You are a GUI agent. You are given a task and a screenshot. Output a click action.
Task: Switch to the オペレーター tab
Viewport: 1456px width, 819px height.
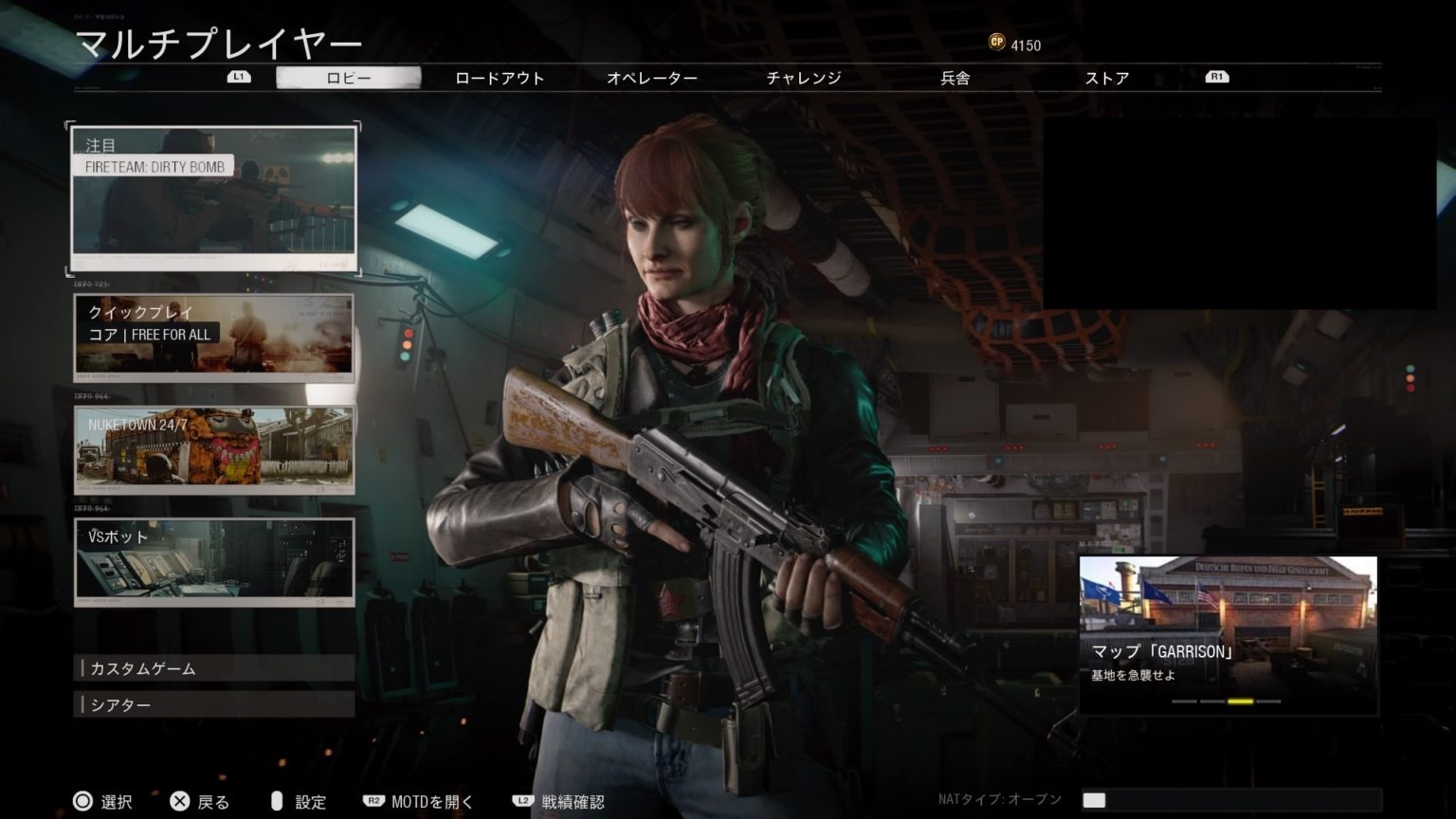pyautogui.click(x=651, y=78)
